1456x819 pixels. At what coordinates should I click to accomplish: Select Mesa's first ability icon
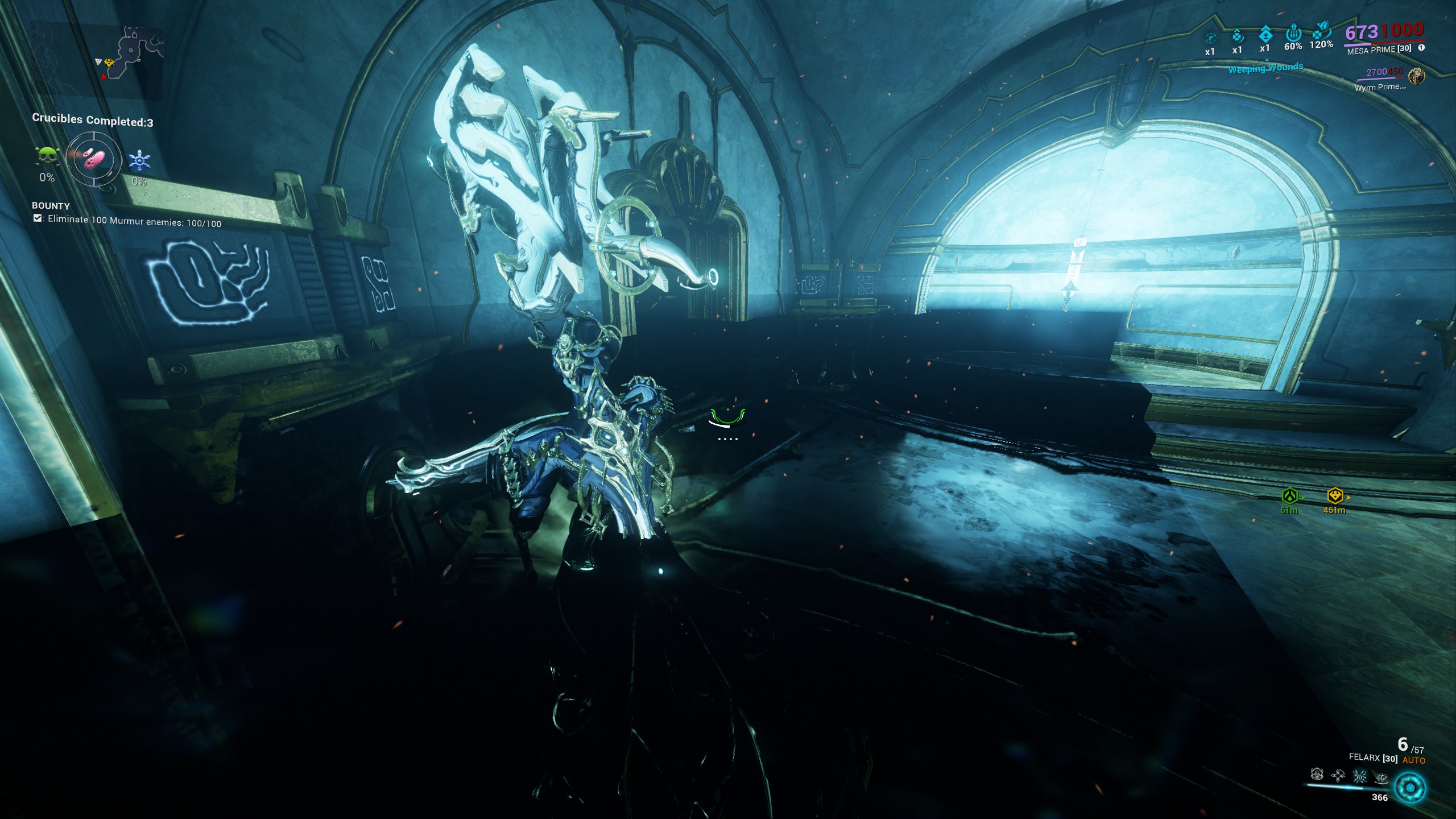coord(1317,775)
